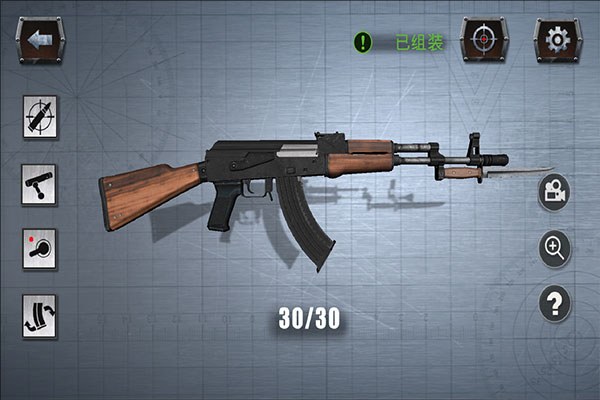Image resolution: width=600 pixels, height=400 pixels.
Task: Switch the camera view button
Action: 555,192
